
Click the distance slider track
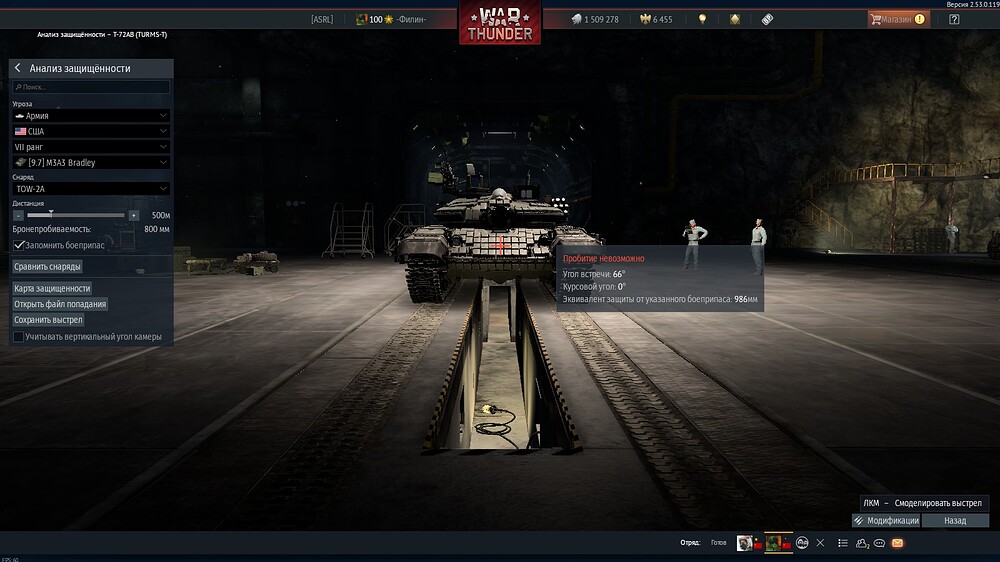tap(76, 215)
